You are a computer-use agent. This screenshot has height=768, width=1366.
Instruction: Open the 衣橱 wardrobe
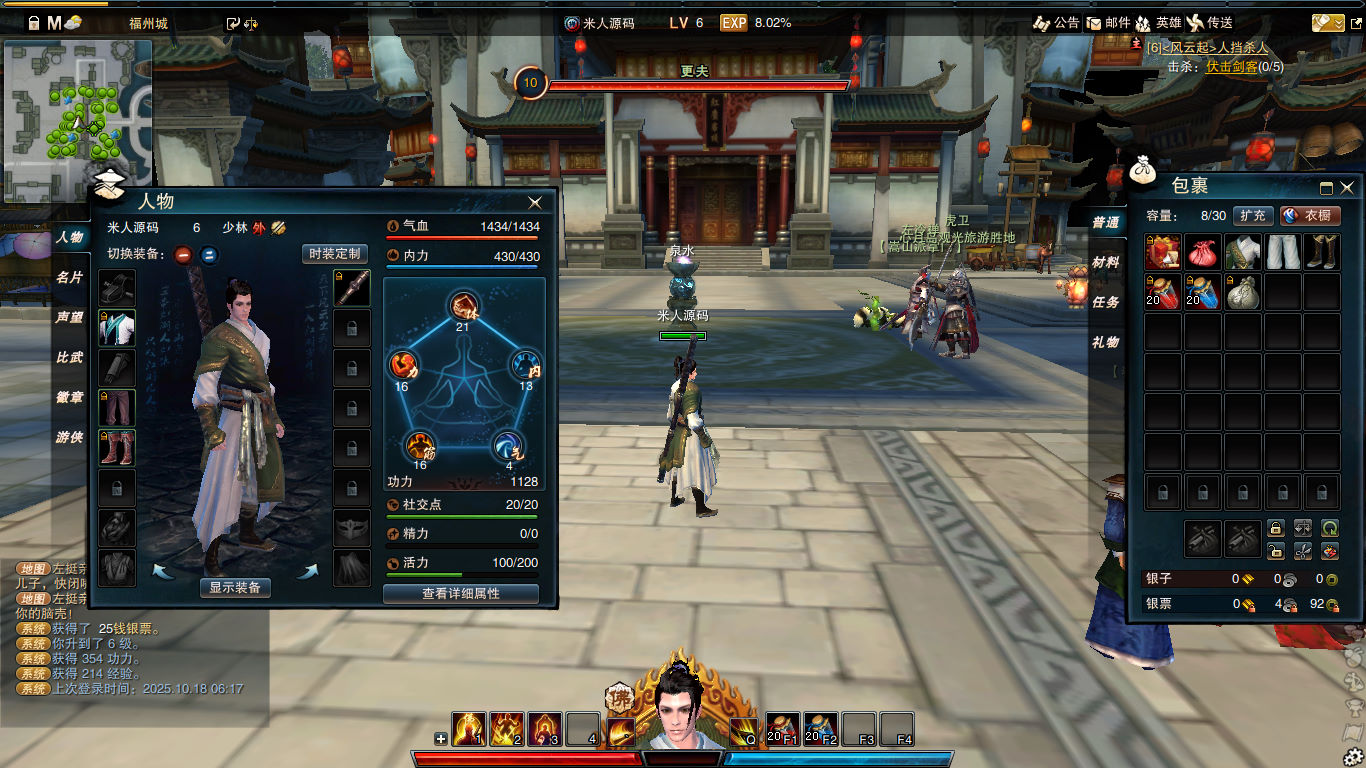point(1310,215)
